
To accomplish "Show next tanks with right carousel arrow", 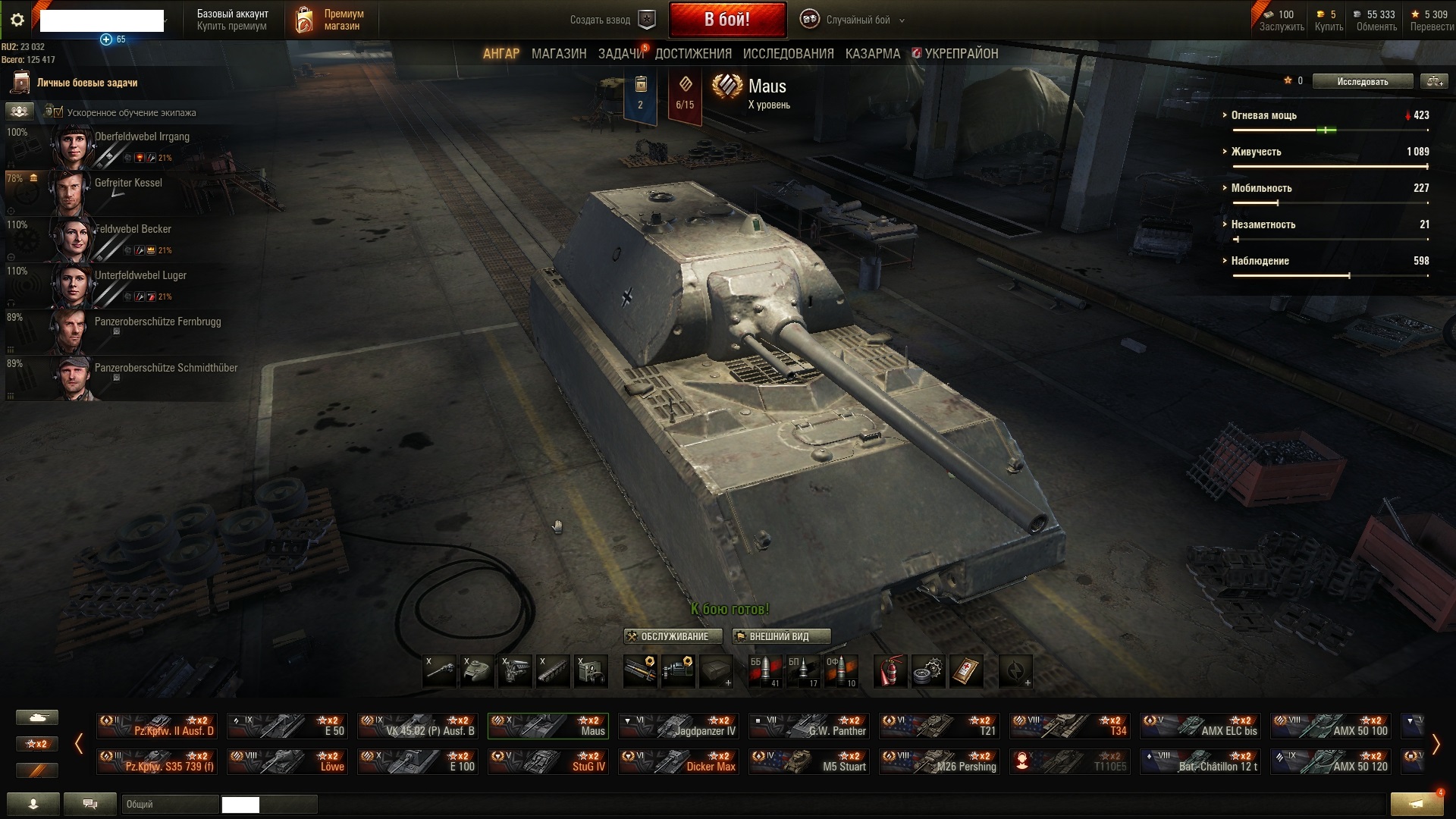I will (x=1435, y=744).
